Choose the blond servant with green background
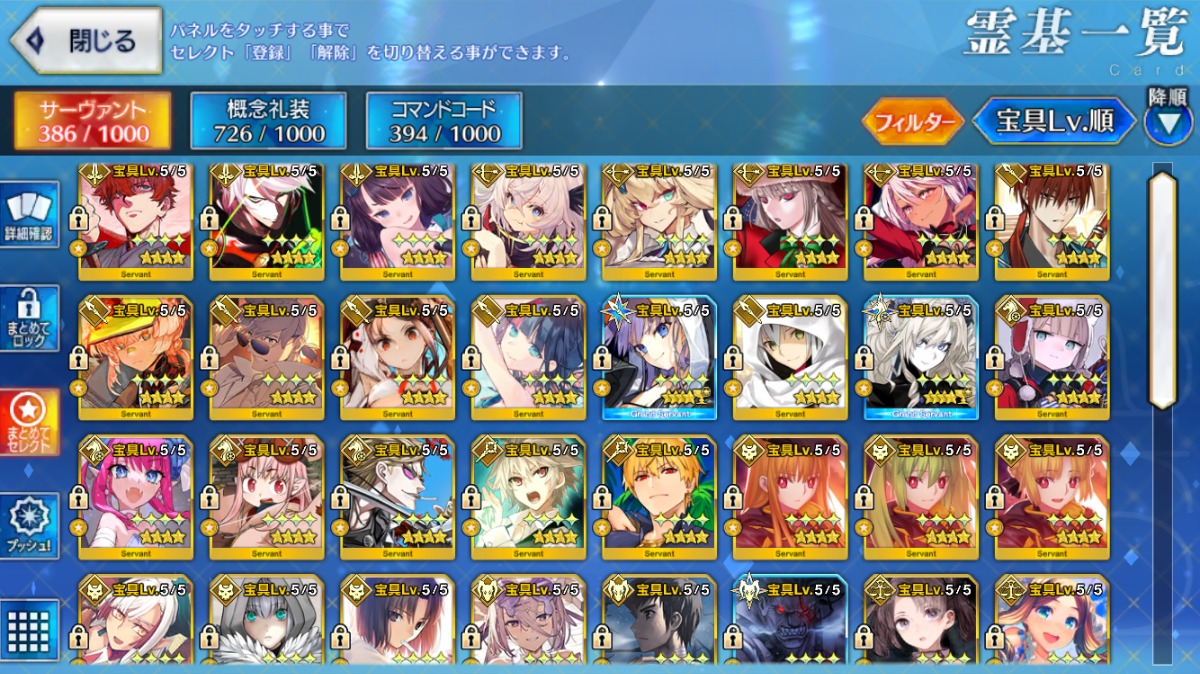1200x674 pixels. point(659,497)
